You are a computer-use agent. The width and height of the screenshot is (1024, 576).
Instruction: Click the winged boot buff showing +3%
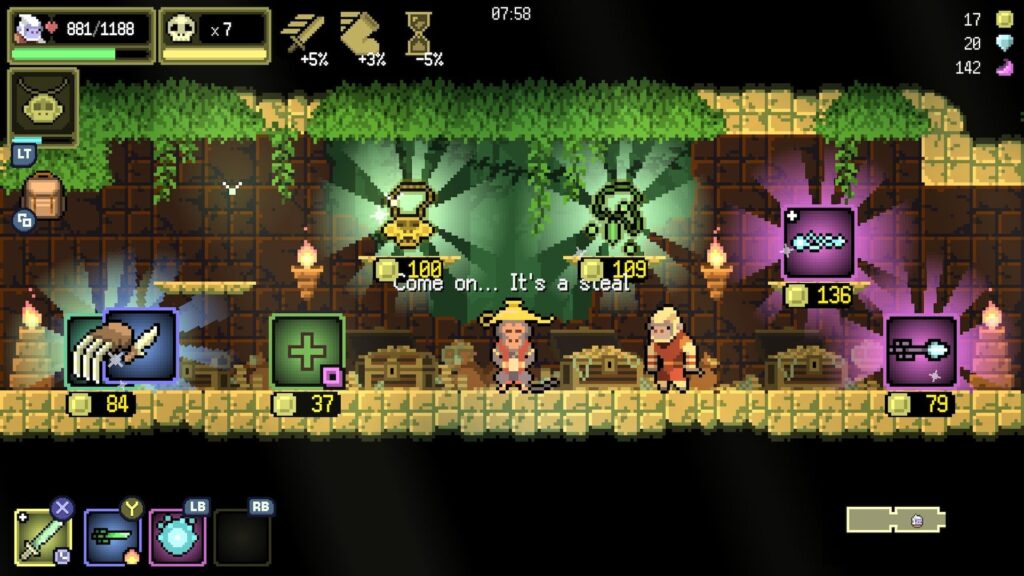(361, 33)
